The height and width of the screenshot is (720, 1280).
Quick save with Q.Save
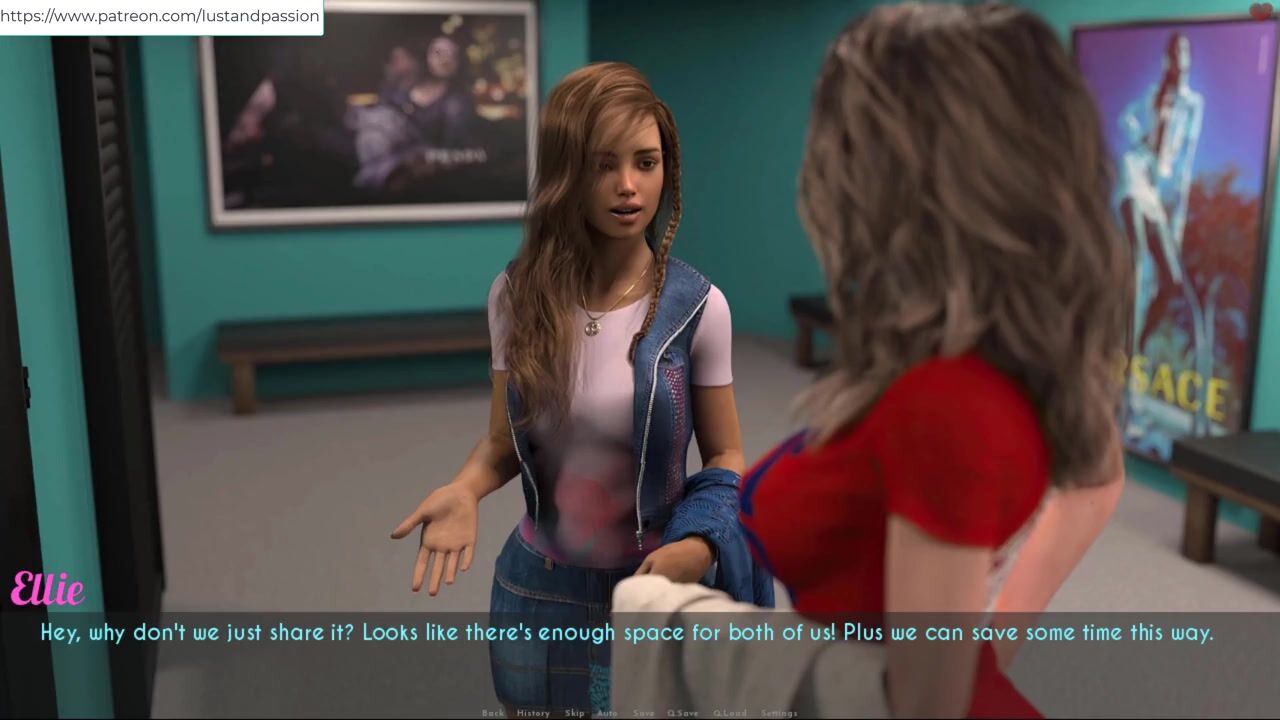(683, 713)
